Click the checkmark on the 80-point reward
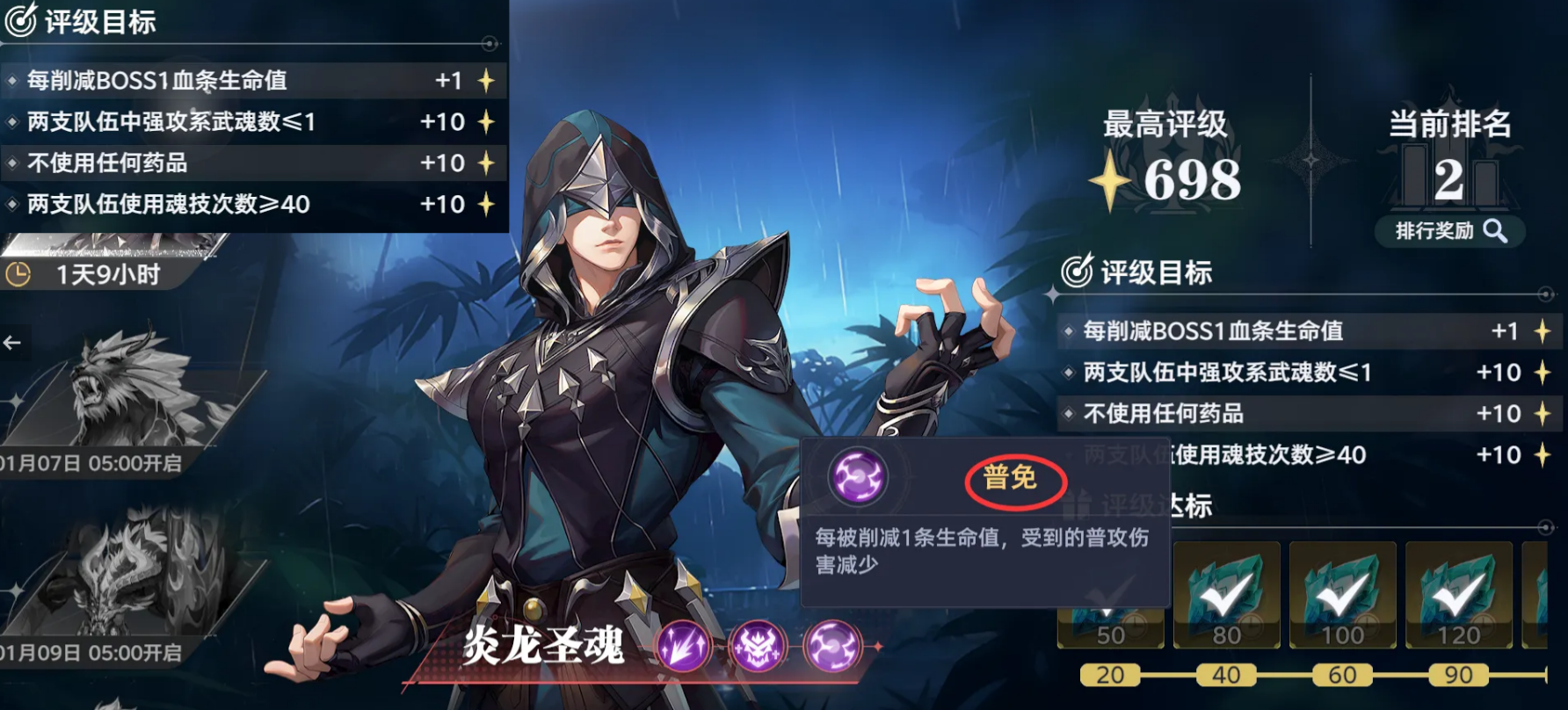1568x710 pixels. 1230,597
